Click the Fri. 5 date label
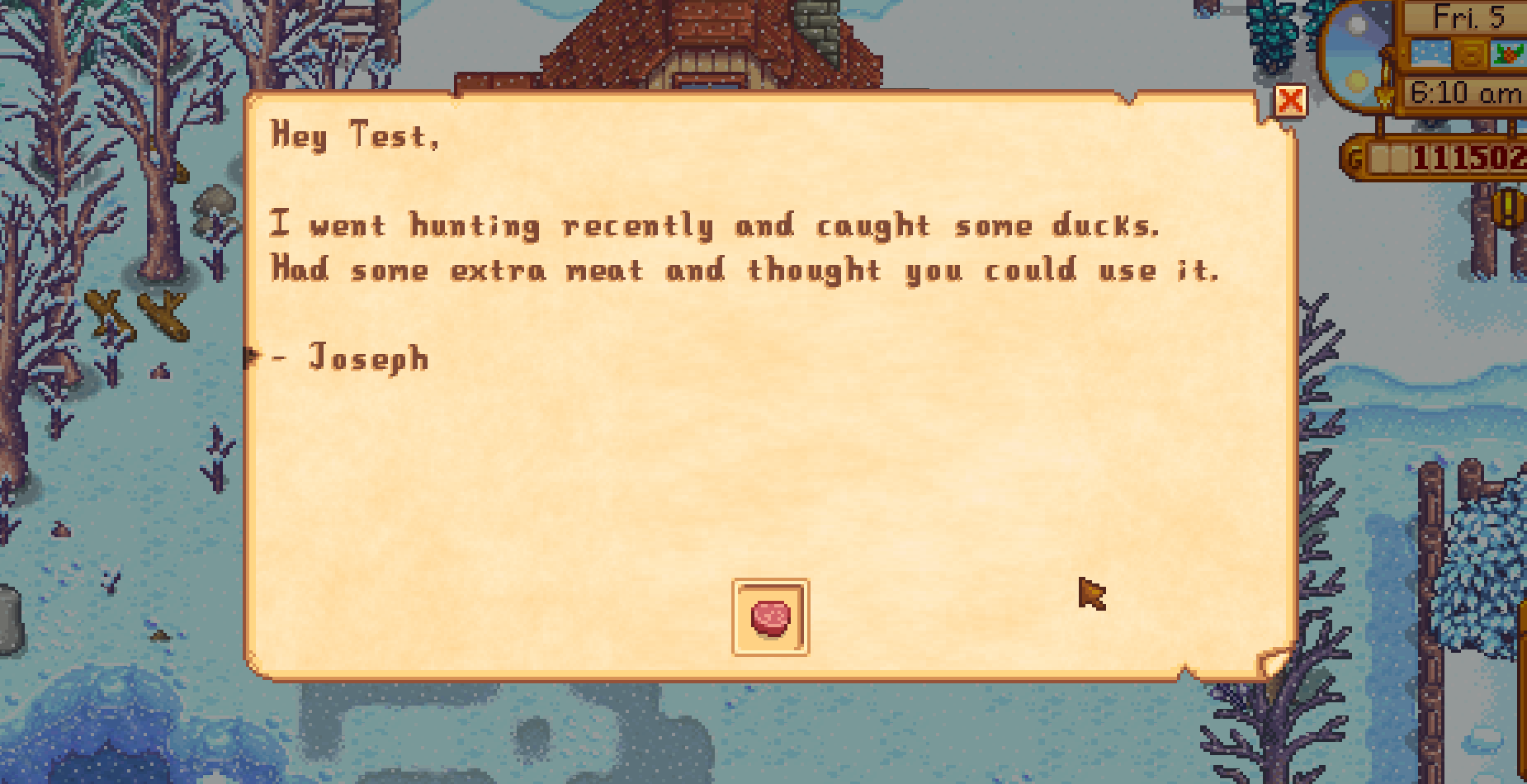Viewport: 1527px width, 784px height. [1468, 15]
